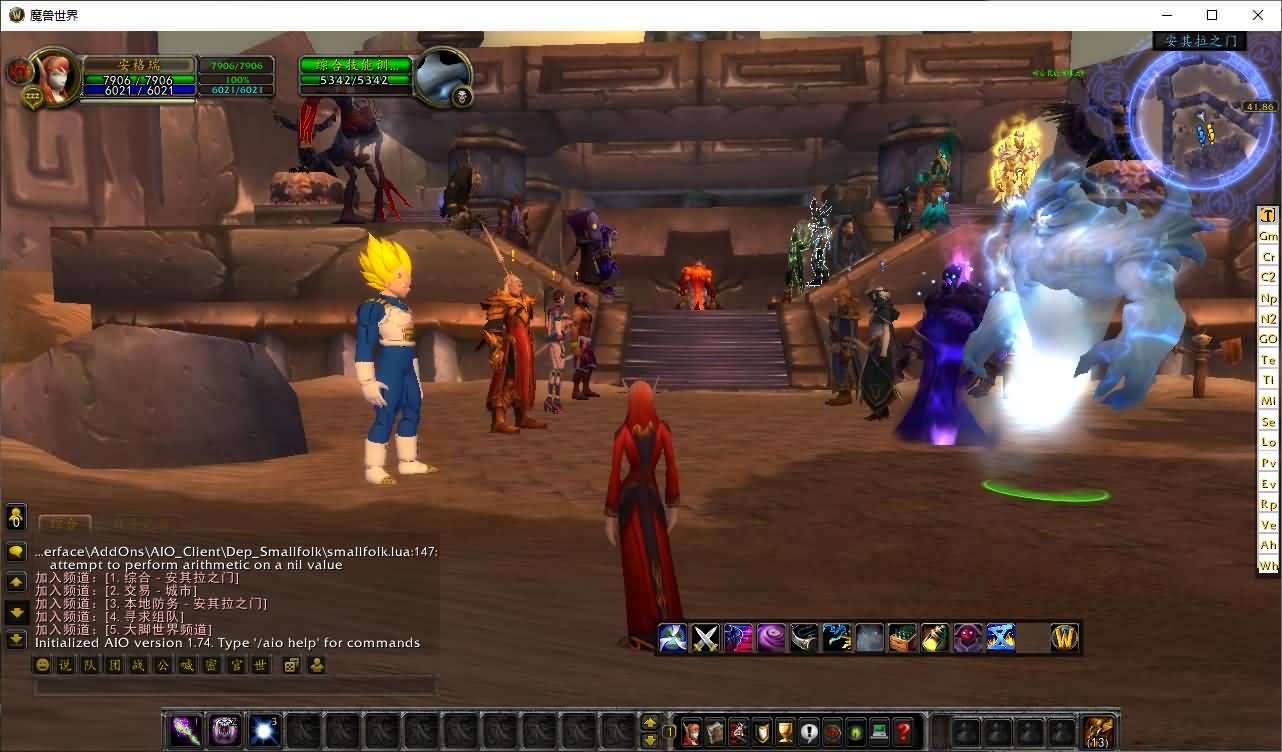The height and width of the screenshot is (752, 1282).
Task: Click the target's portrait frame
Action: (x=441, y=75)
